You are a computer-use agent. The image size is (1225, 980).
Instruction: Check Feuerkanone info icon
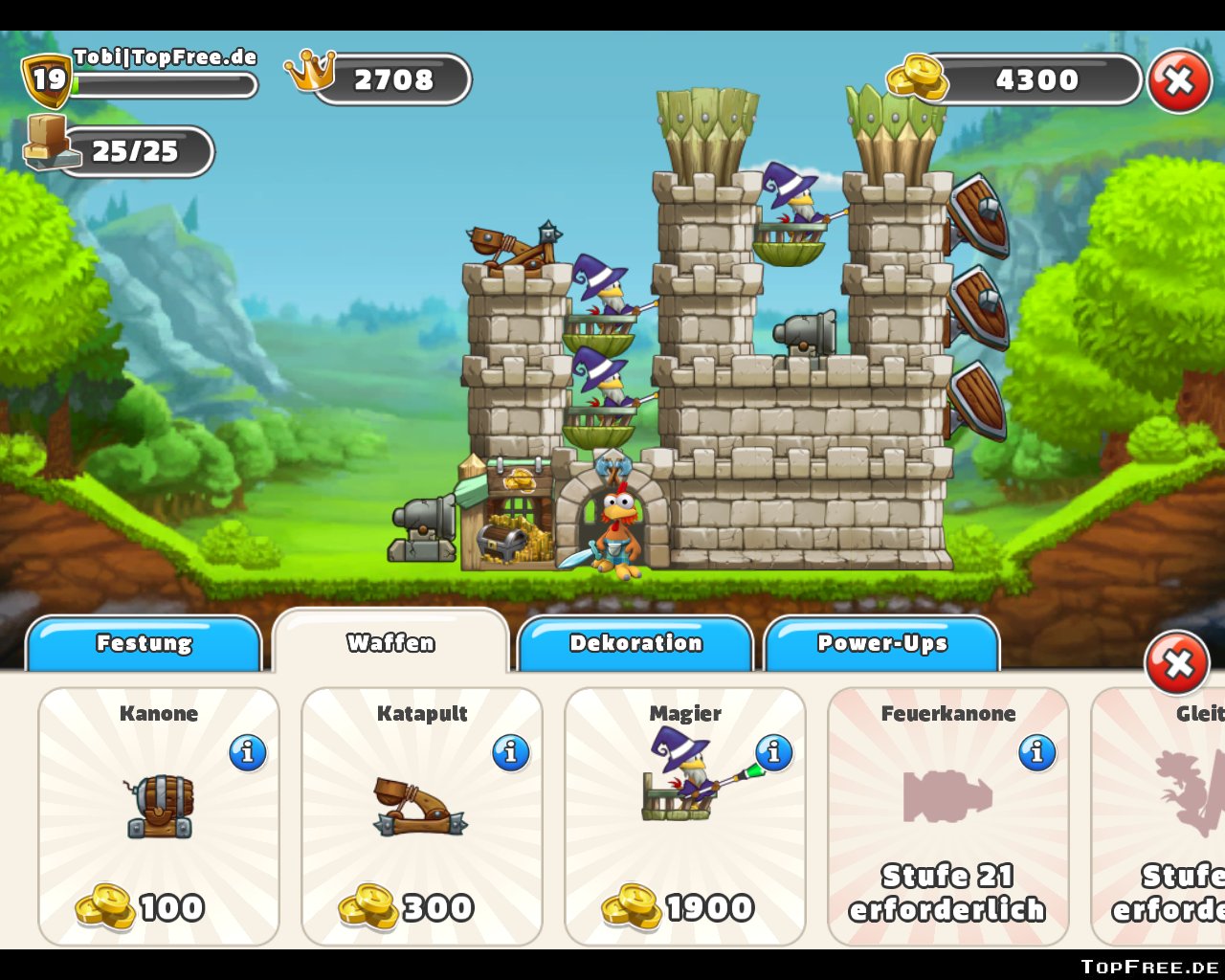pos(1036,753)
